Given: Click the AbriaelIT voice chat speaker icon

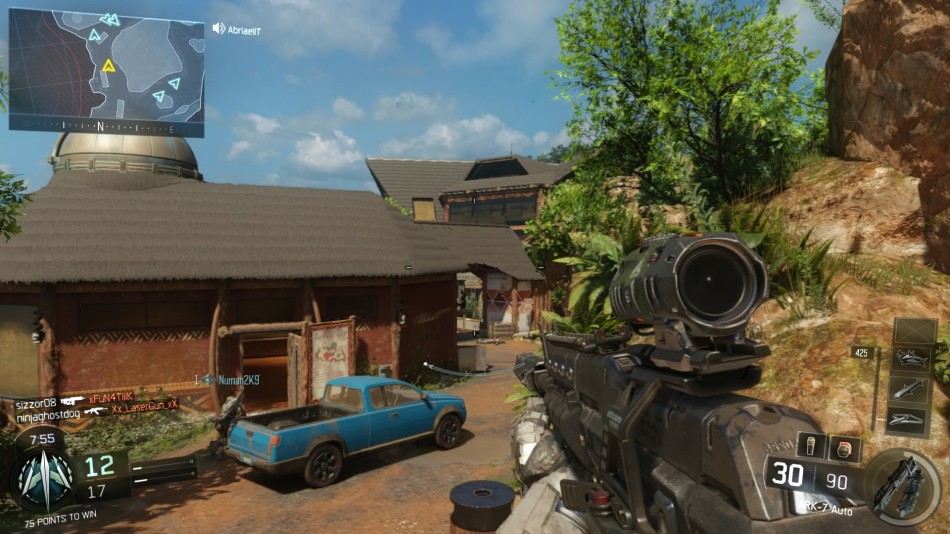Looking at the screenshot, I should pos(219,29).
